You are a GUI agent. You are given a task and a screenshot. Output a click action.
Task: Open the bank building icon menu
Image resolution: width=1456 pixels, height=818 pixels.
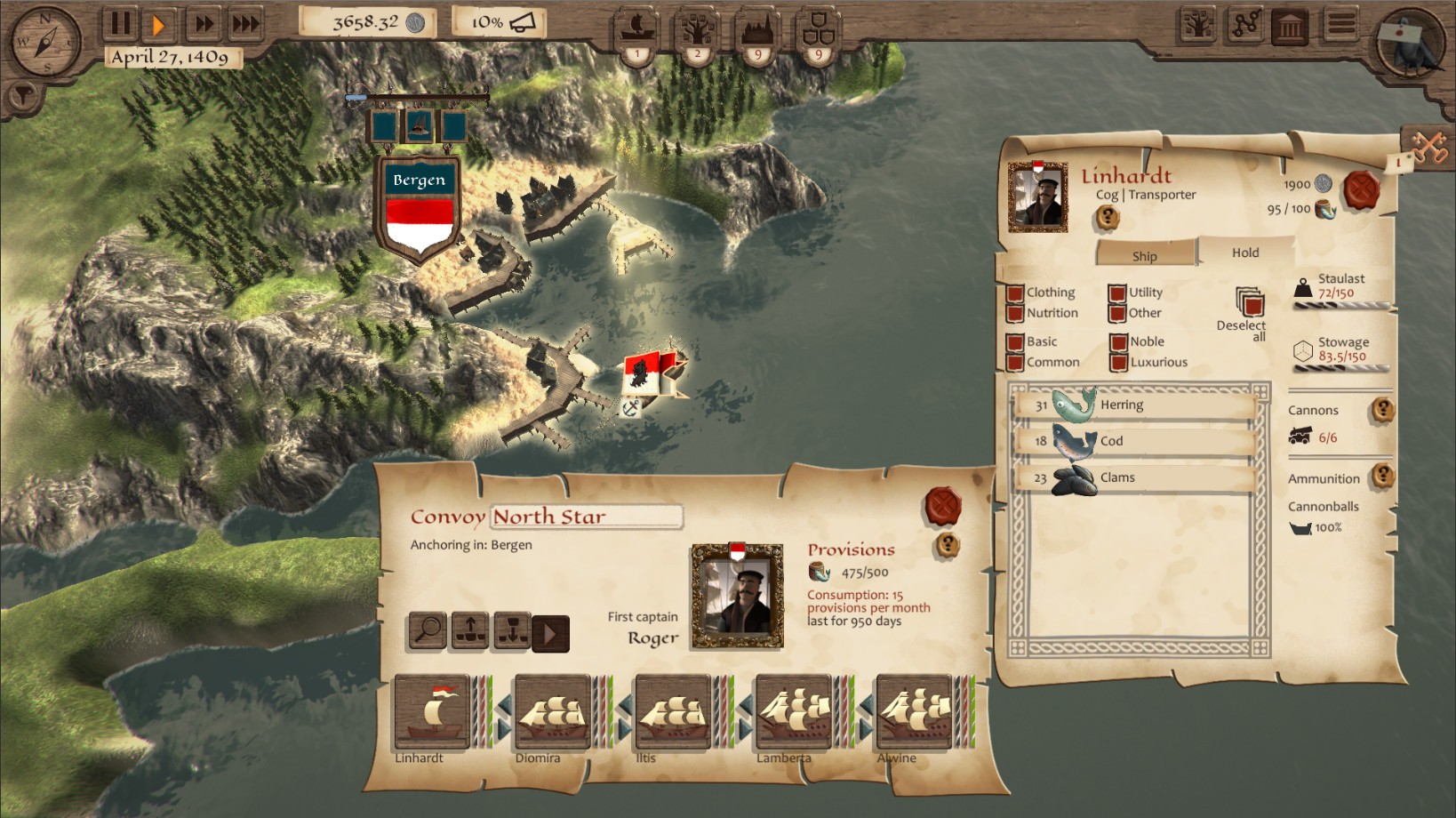tap(1291, 26)
